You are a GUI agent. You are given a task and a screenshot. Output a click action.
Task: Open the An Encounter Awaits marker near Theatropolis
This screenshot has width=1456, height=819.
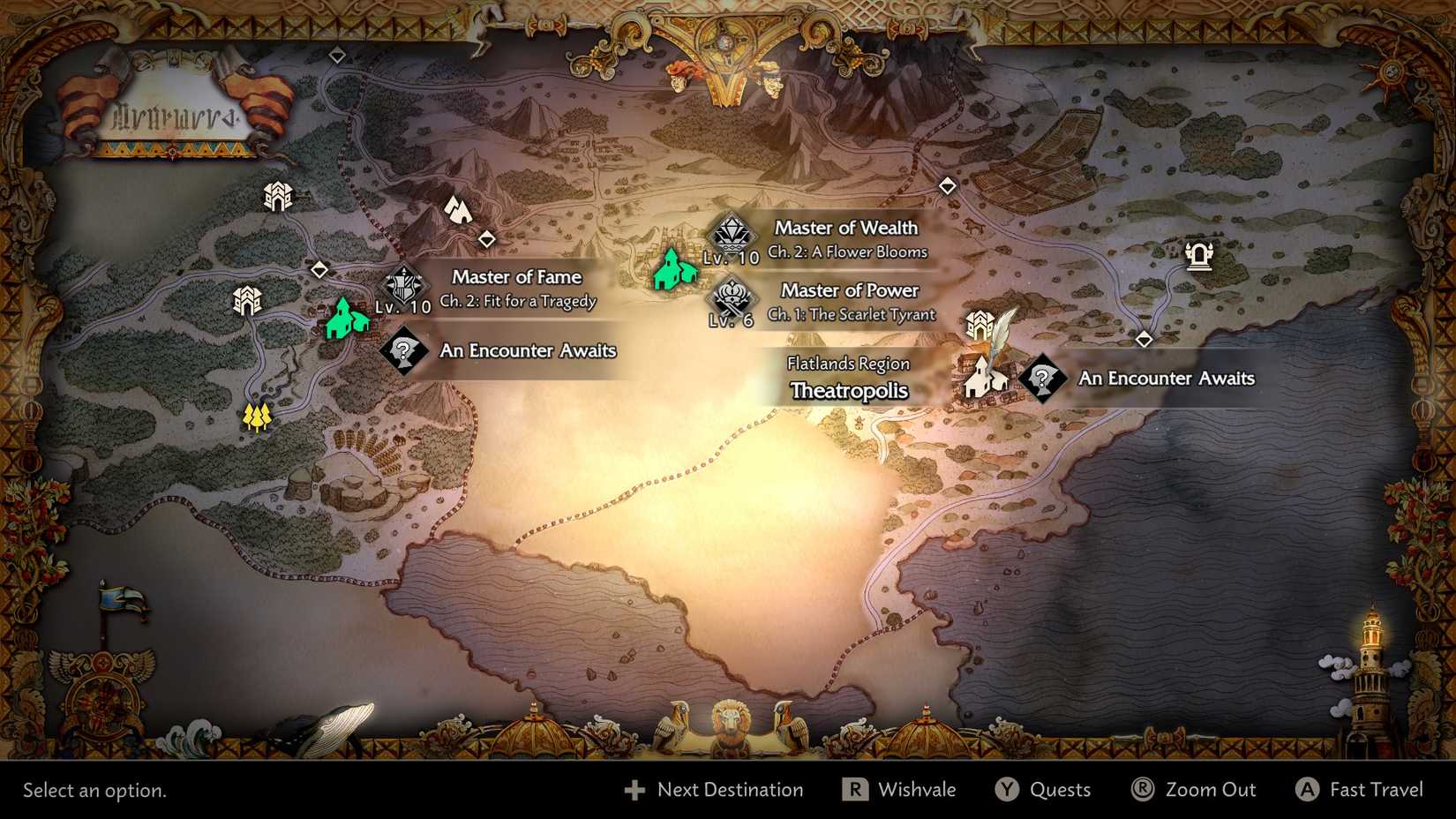1042,379
